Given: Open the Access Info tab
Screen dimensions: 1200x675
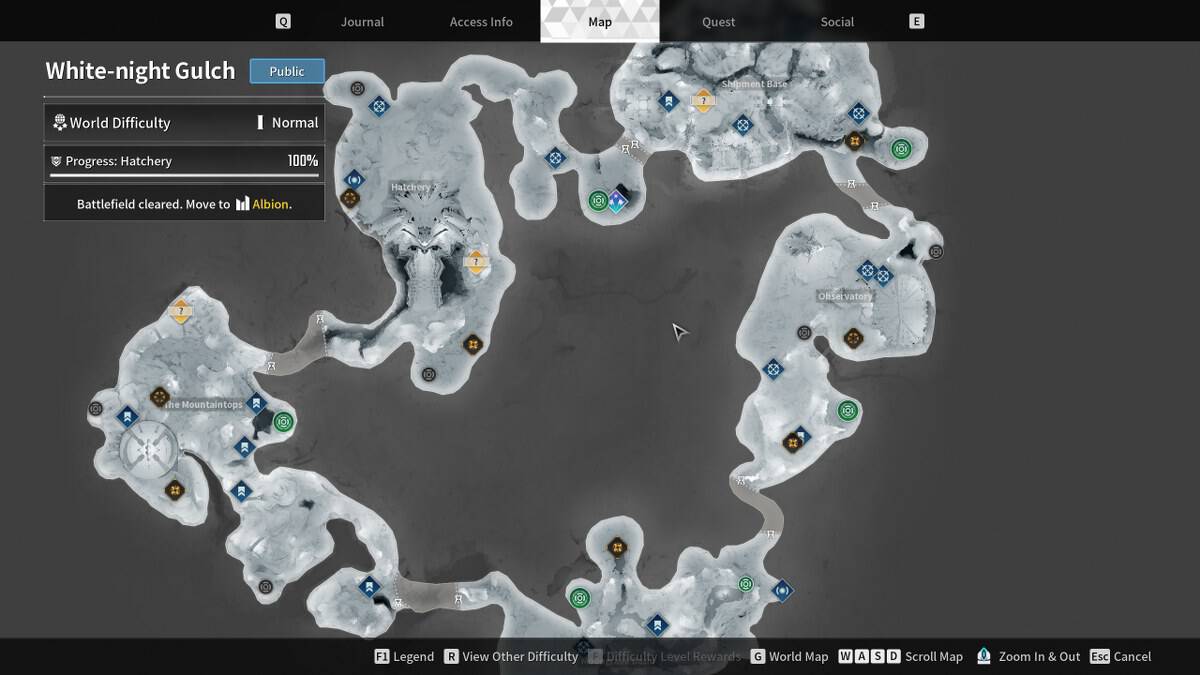Looking at the screenshot, I should tap(481, 22).
